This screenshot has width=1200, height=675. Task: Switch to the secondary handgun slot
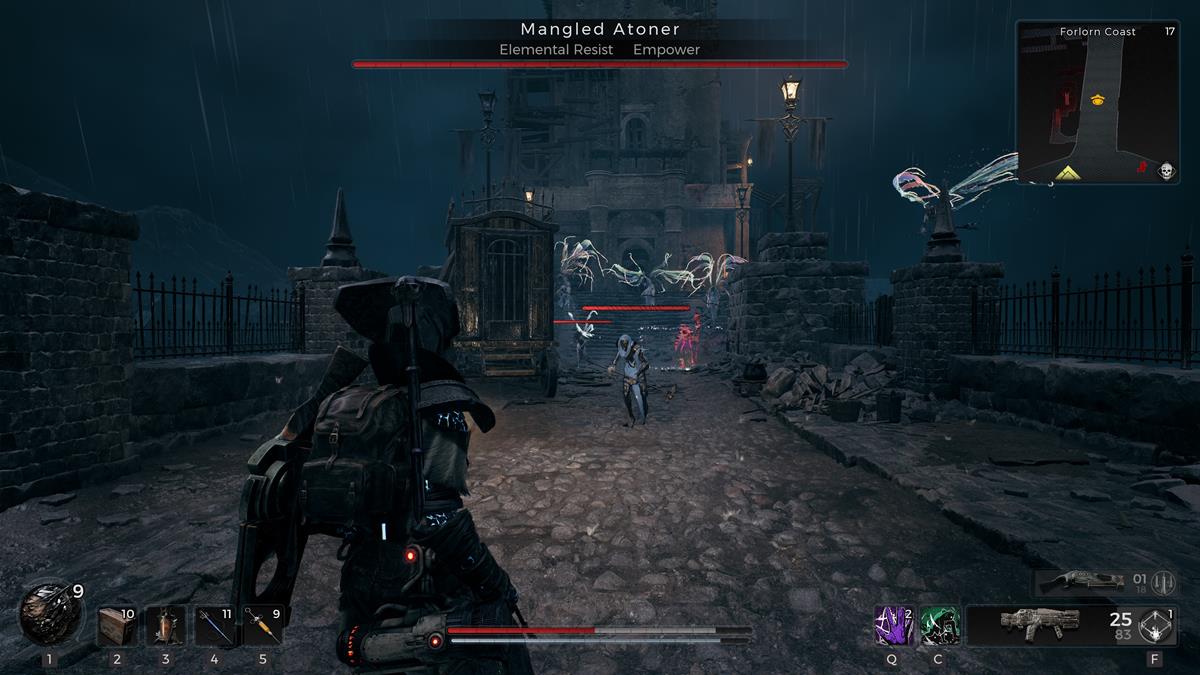point(1080,583)
